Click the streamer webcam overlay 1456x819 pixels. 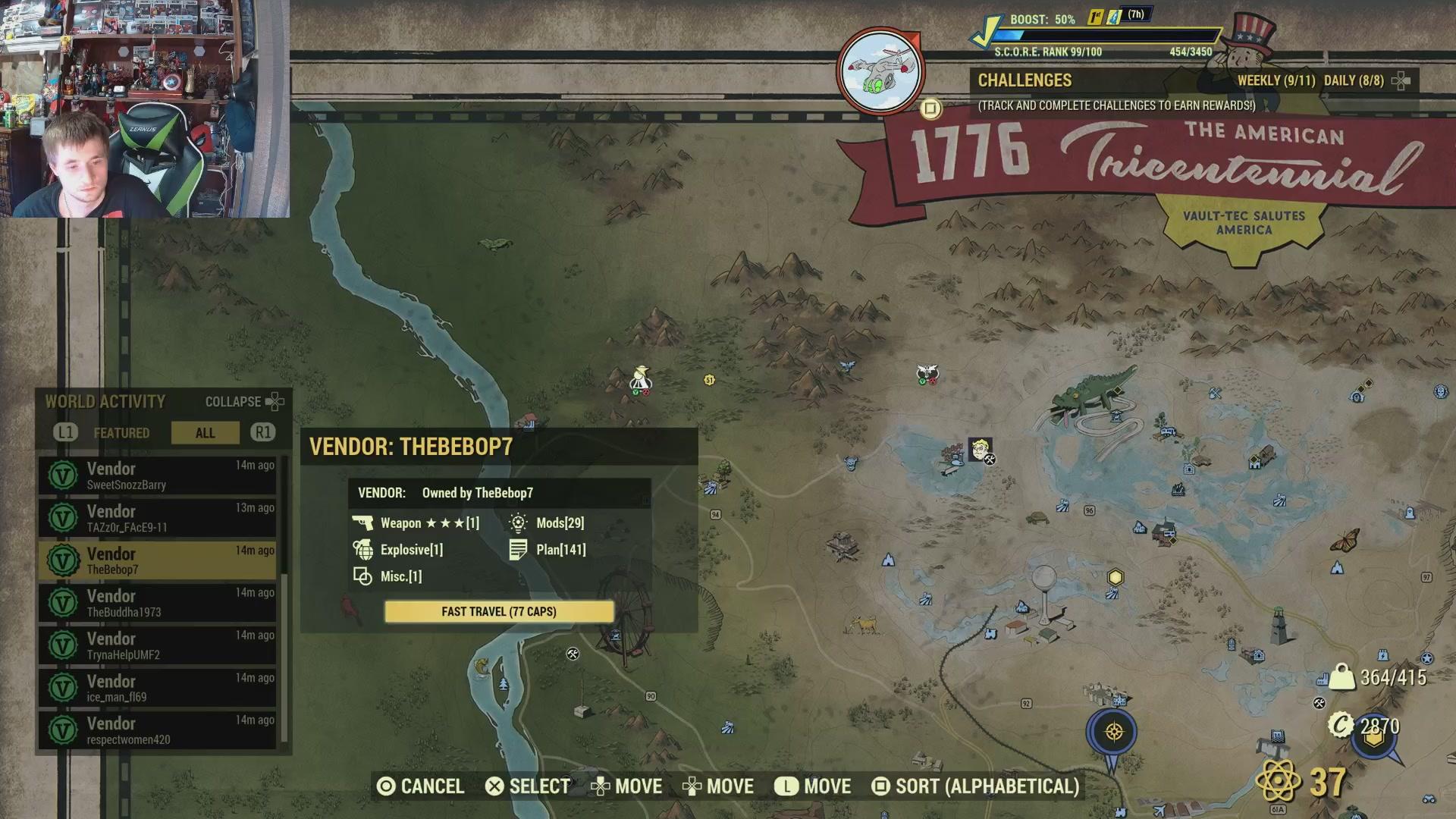pyautogui.click(x=144, y=108)
